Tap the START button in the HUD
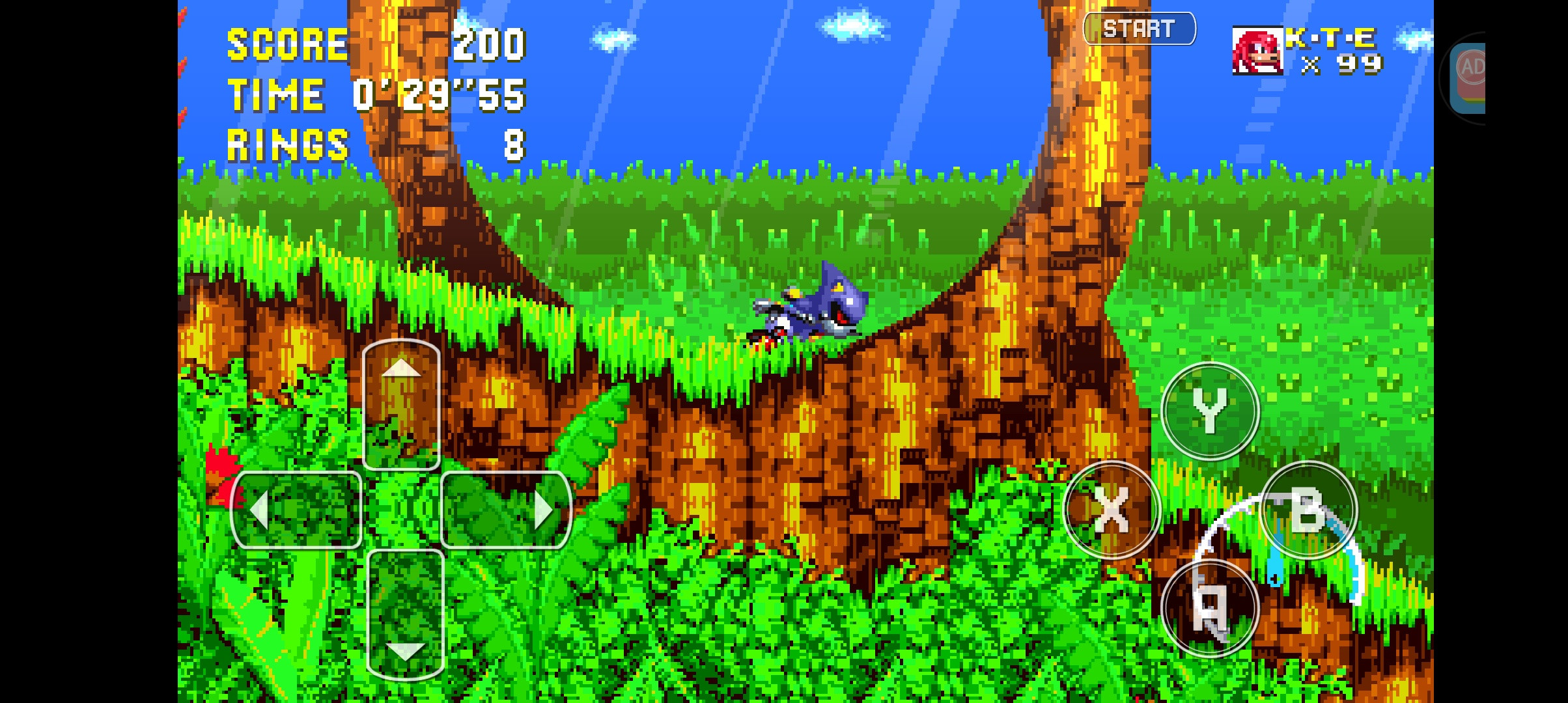 (x=1140, y=28)
